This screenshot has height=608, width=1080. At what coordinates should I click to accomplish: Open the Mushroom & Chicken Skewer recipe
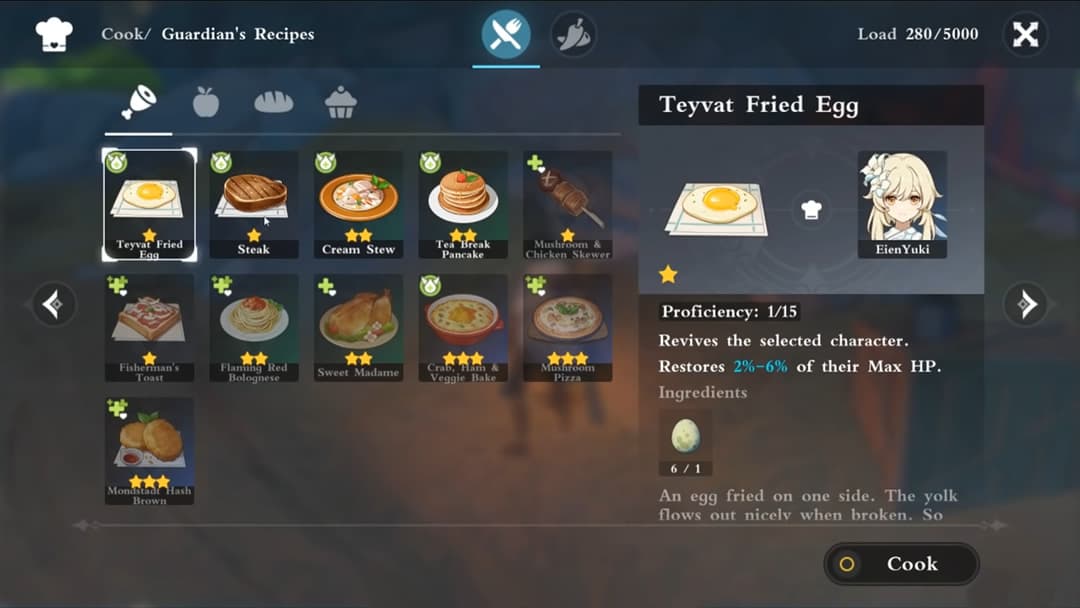click(567, 205)
